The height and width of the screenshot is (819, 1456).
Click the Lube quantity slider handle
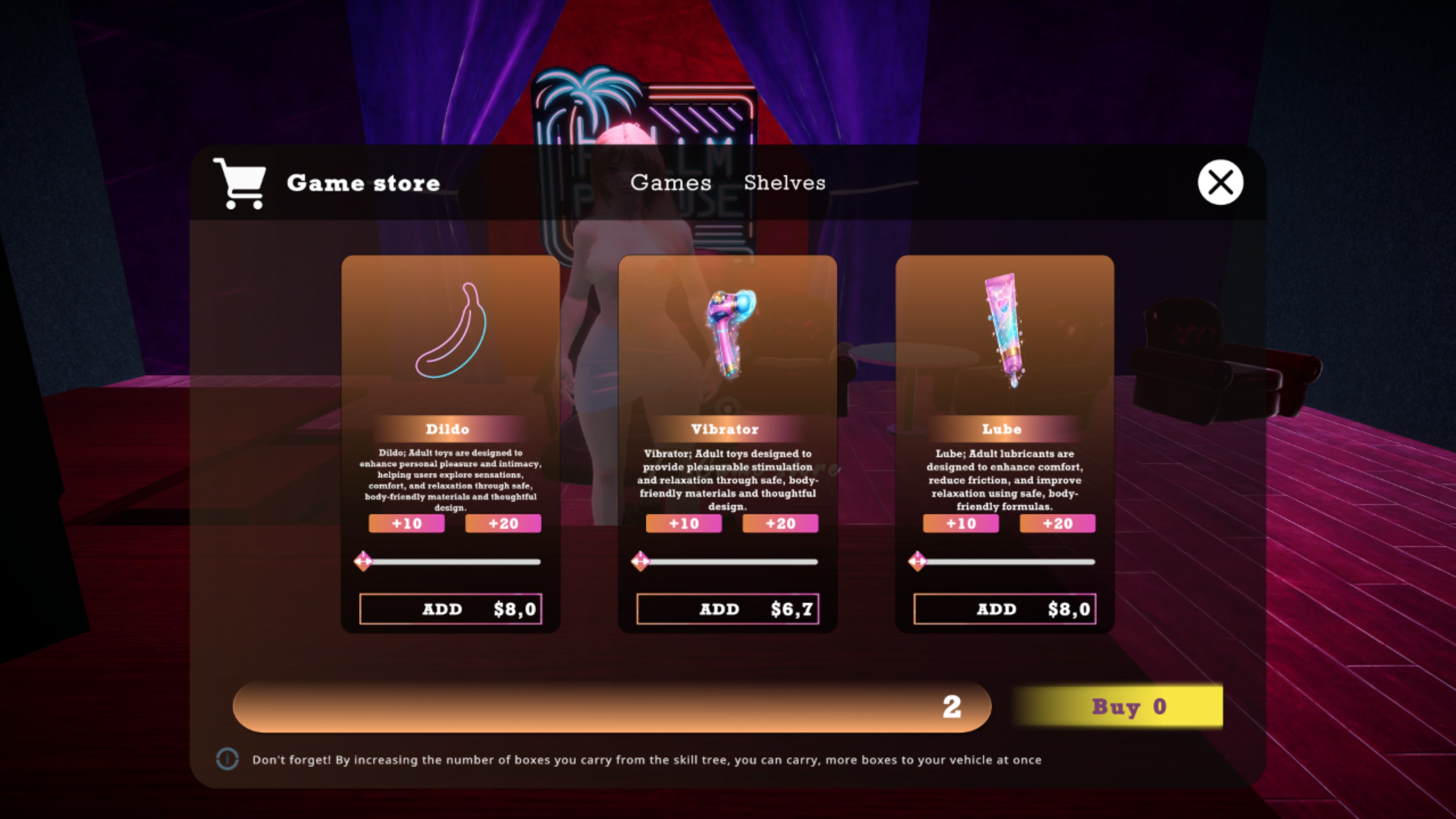917,561
